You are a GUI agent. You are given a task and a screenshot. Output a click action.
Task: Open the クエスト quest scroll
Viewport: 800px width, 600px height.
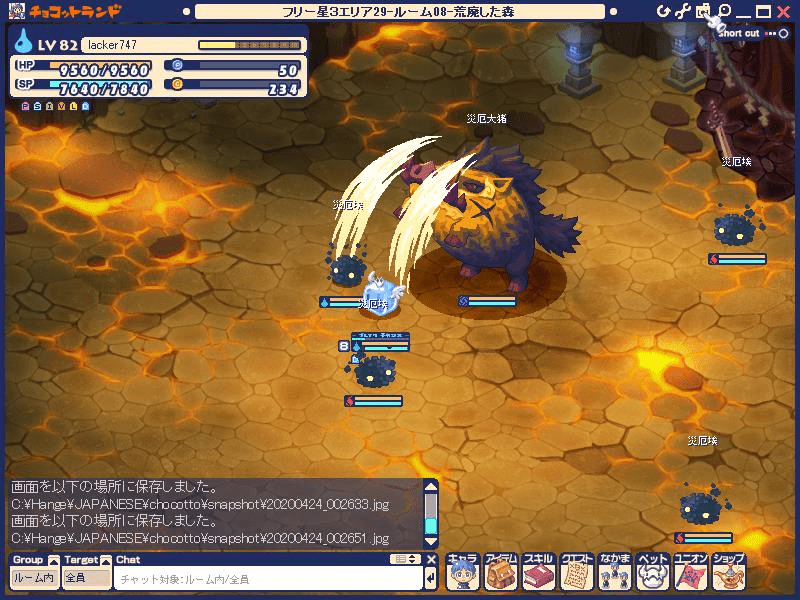pyautogui.click(x=578, y=572)
